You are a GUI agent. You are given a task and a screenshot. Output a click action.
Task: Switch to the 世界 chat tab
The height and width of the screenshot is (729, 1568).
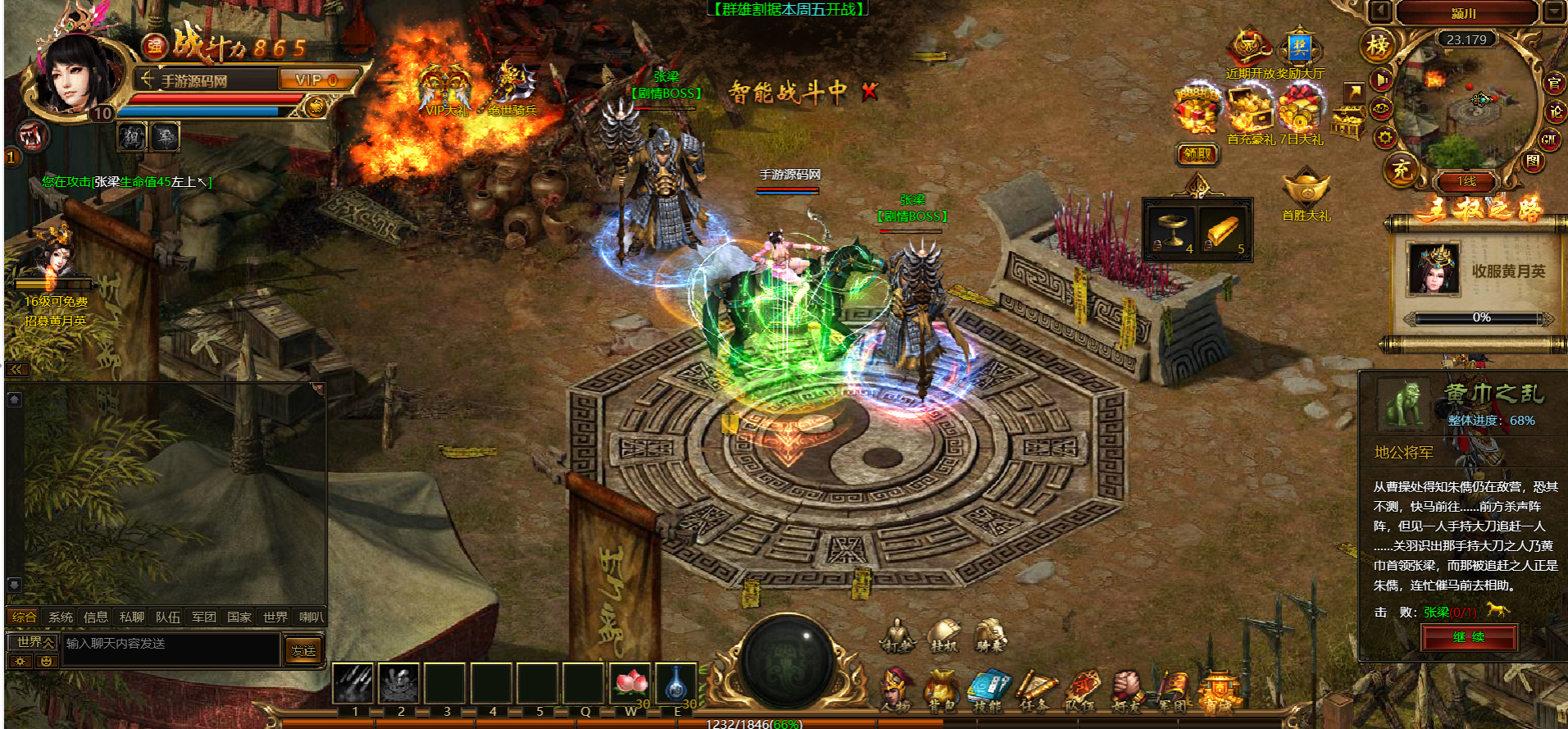click(x=275, y=617)
